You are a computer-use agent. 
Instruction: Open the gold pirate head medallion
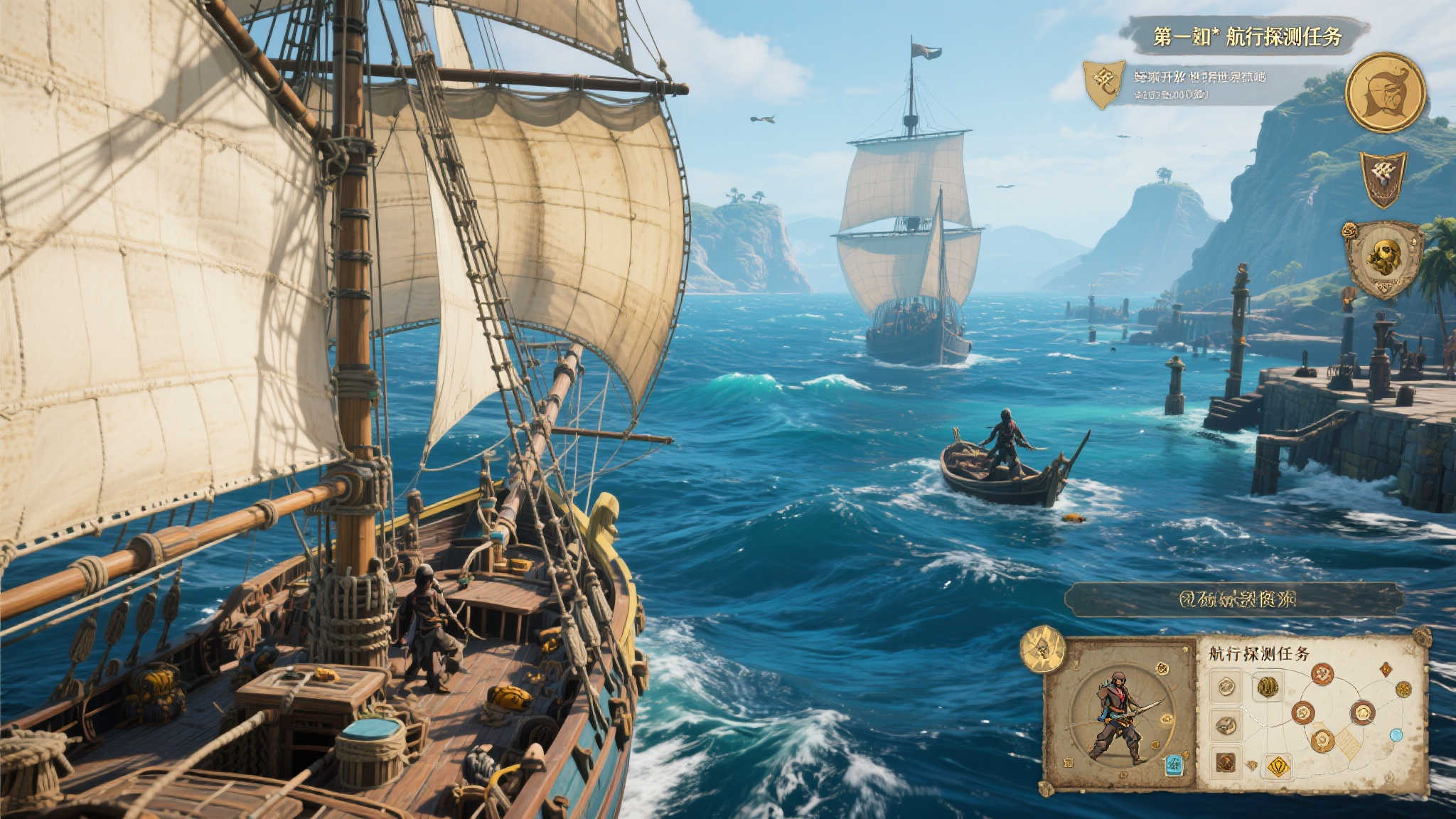point(1385,92)
